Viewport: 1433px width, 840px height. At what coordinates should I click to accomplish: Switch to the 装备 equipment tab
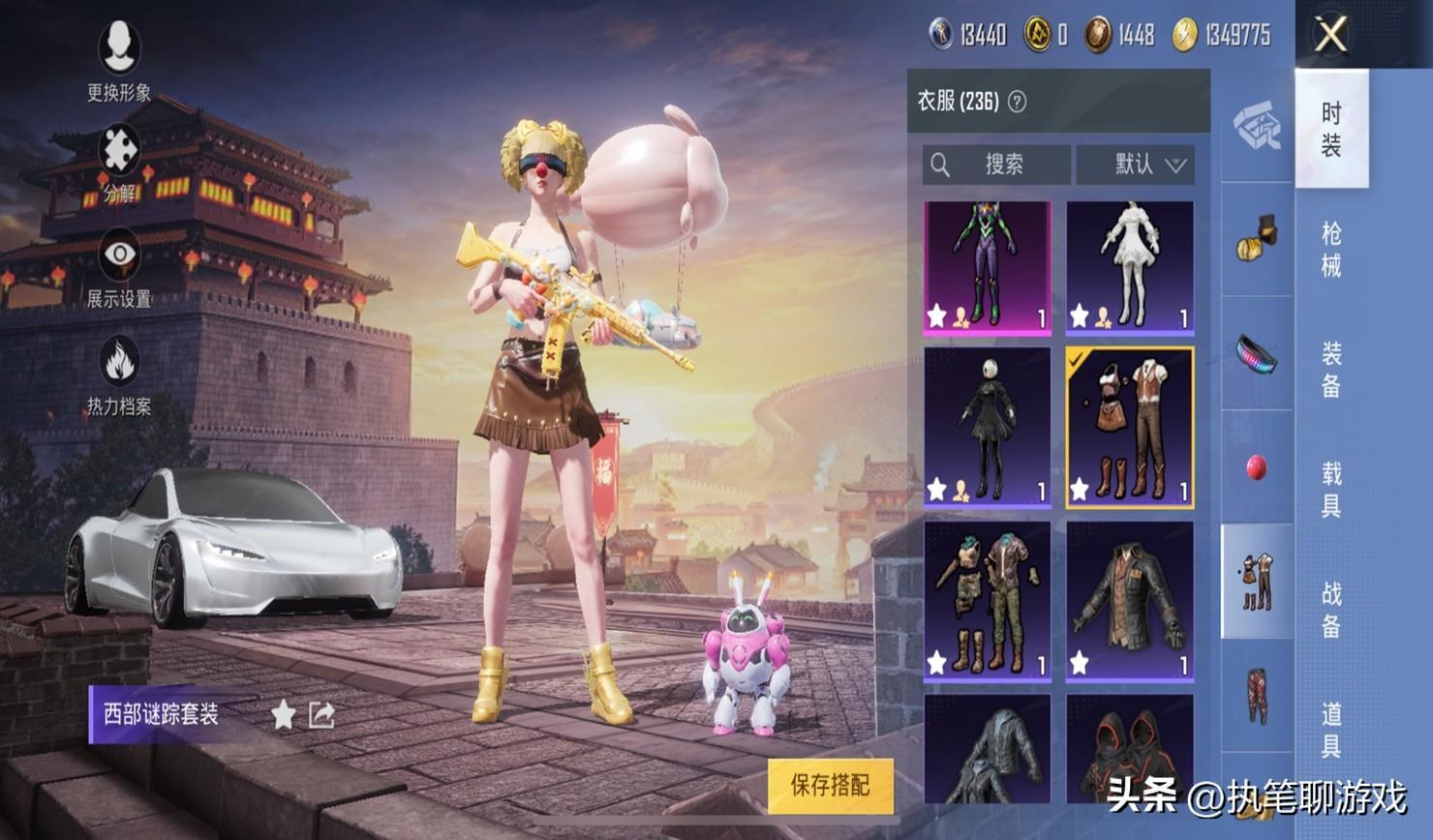pyautogui.click(x=1331, y=369)
